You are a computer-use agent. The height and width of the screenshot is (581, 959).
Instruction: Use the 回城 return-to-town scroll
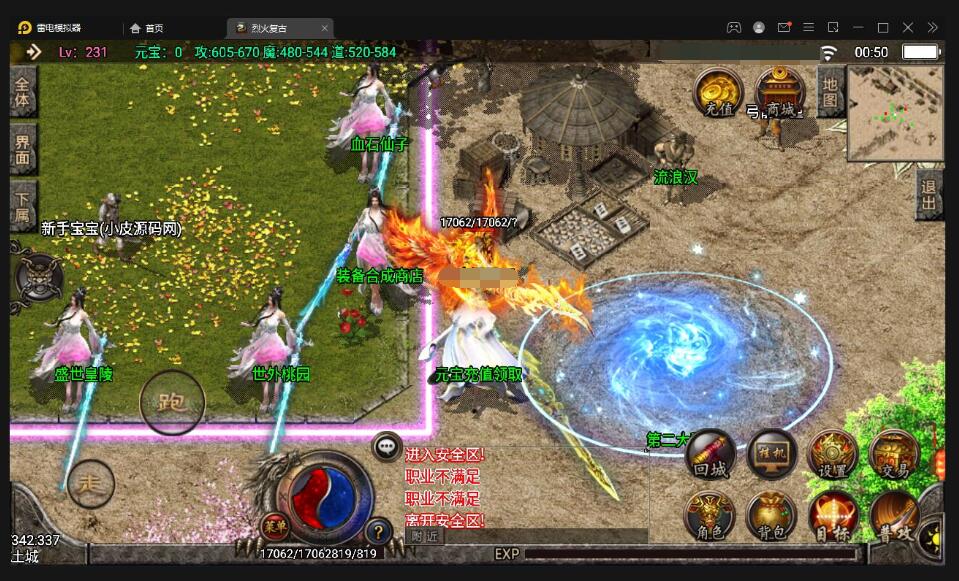point(711,456)
